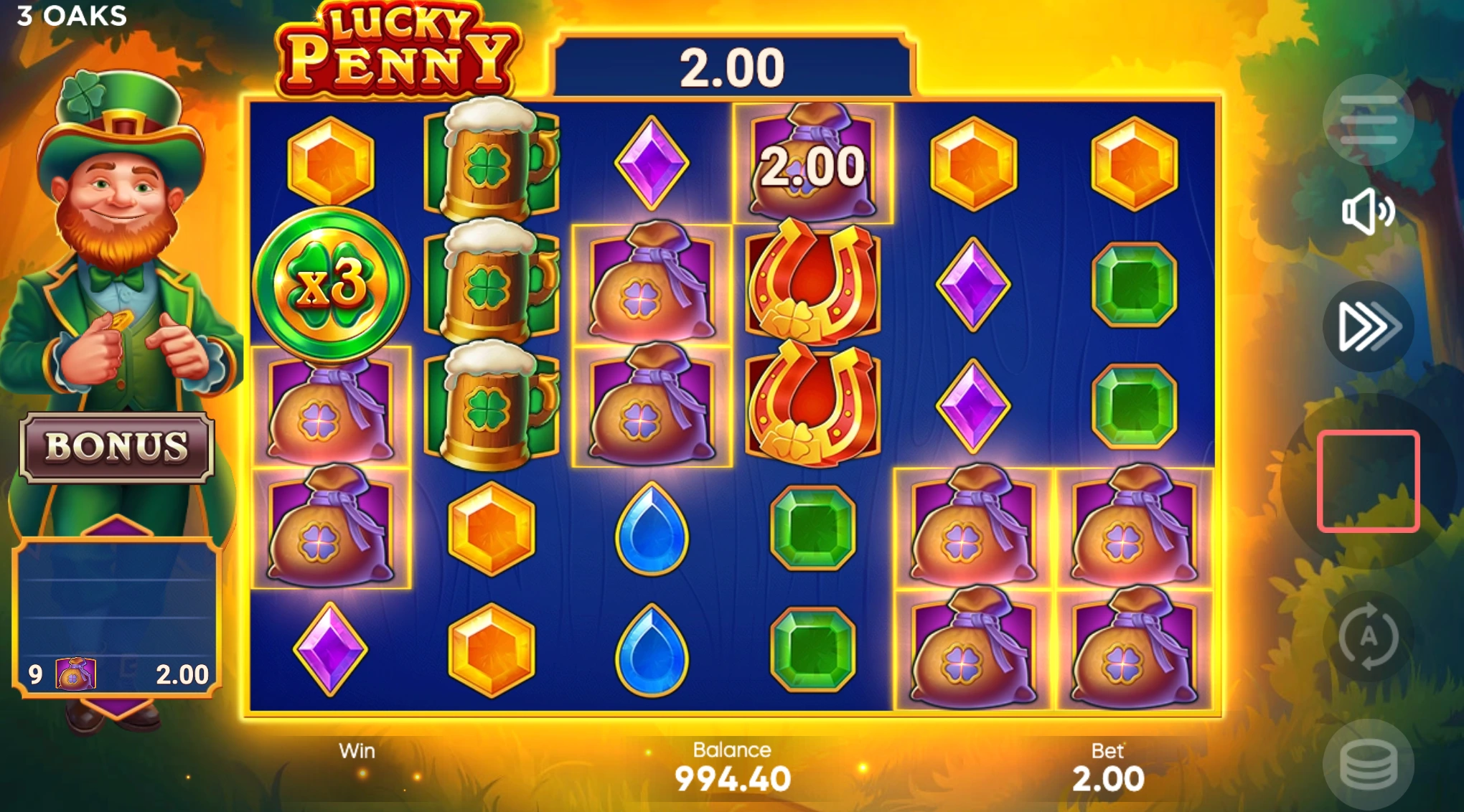Viewport: 1464px width, 812px height.
Task: Click the purple diamond gem symbol
Action: tap(652, 161)
